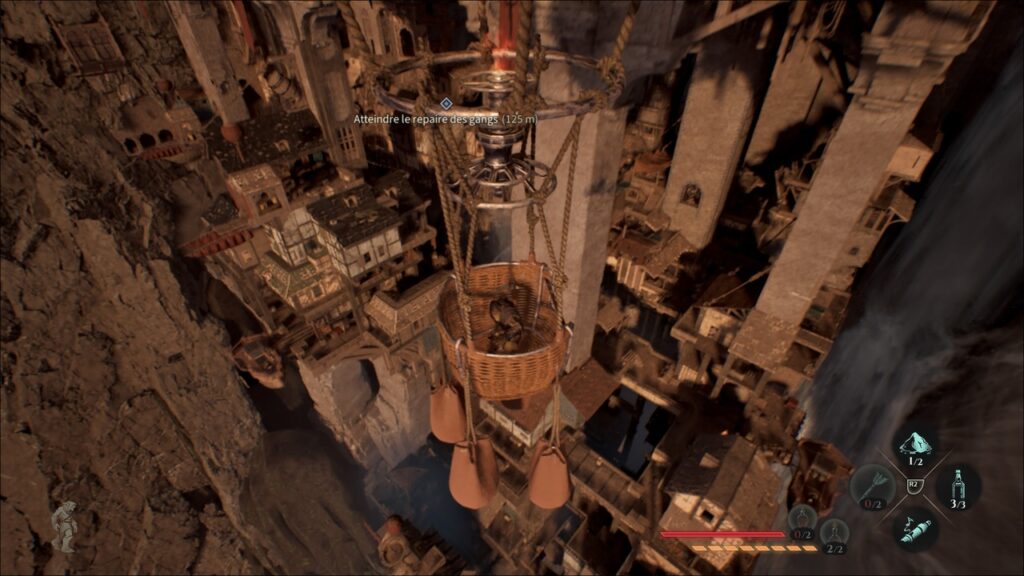
Task: Select the small round slot showing 2/2
Action: point(833,533)
